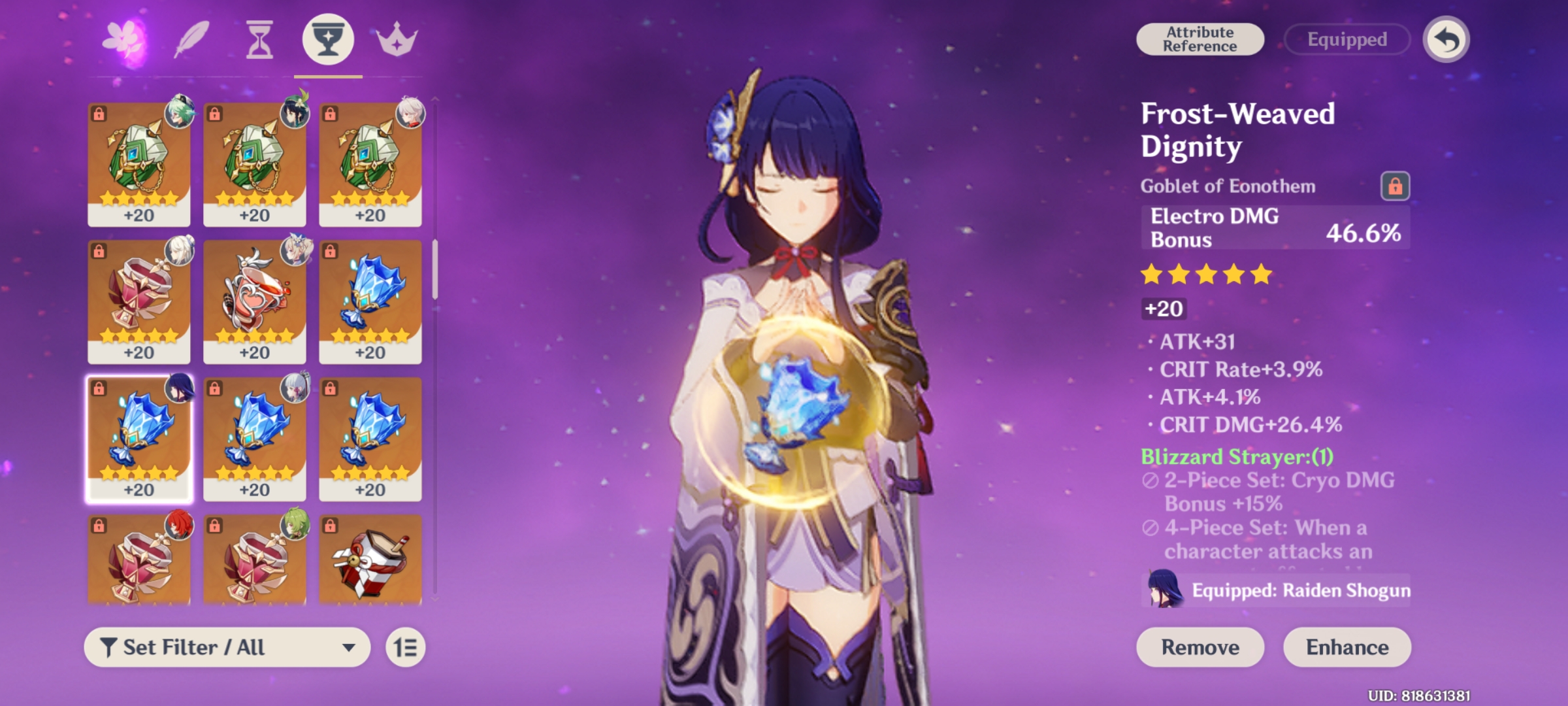Switch to the Sands of Eon hourglass tab
1568x706 pixels.
(259, 41)
